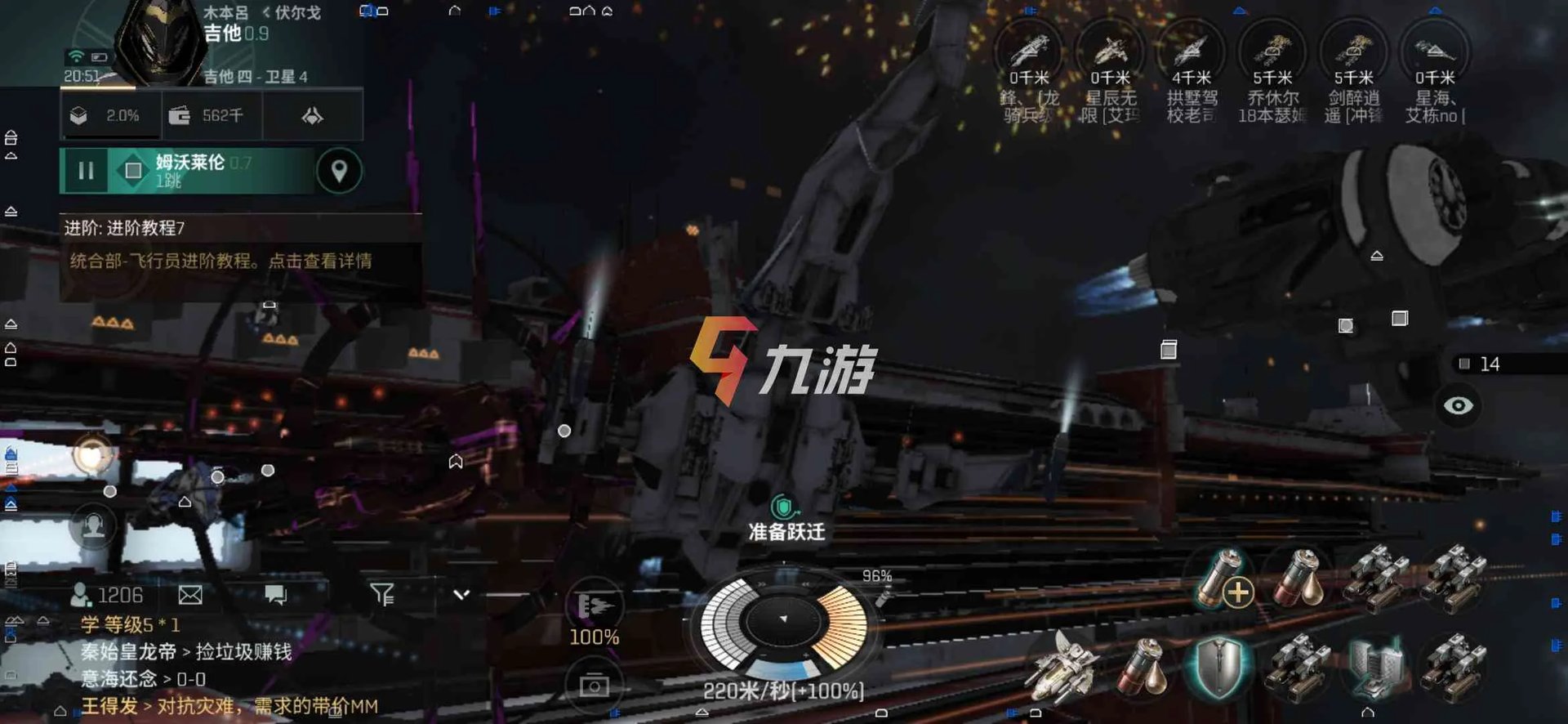Take a screenshot with the camera icon
Viewport: 1568px width, 724px height.
(595, 686)
